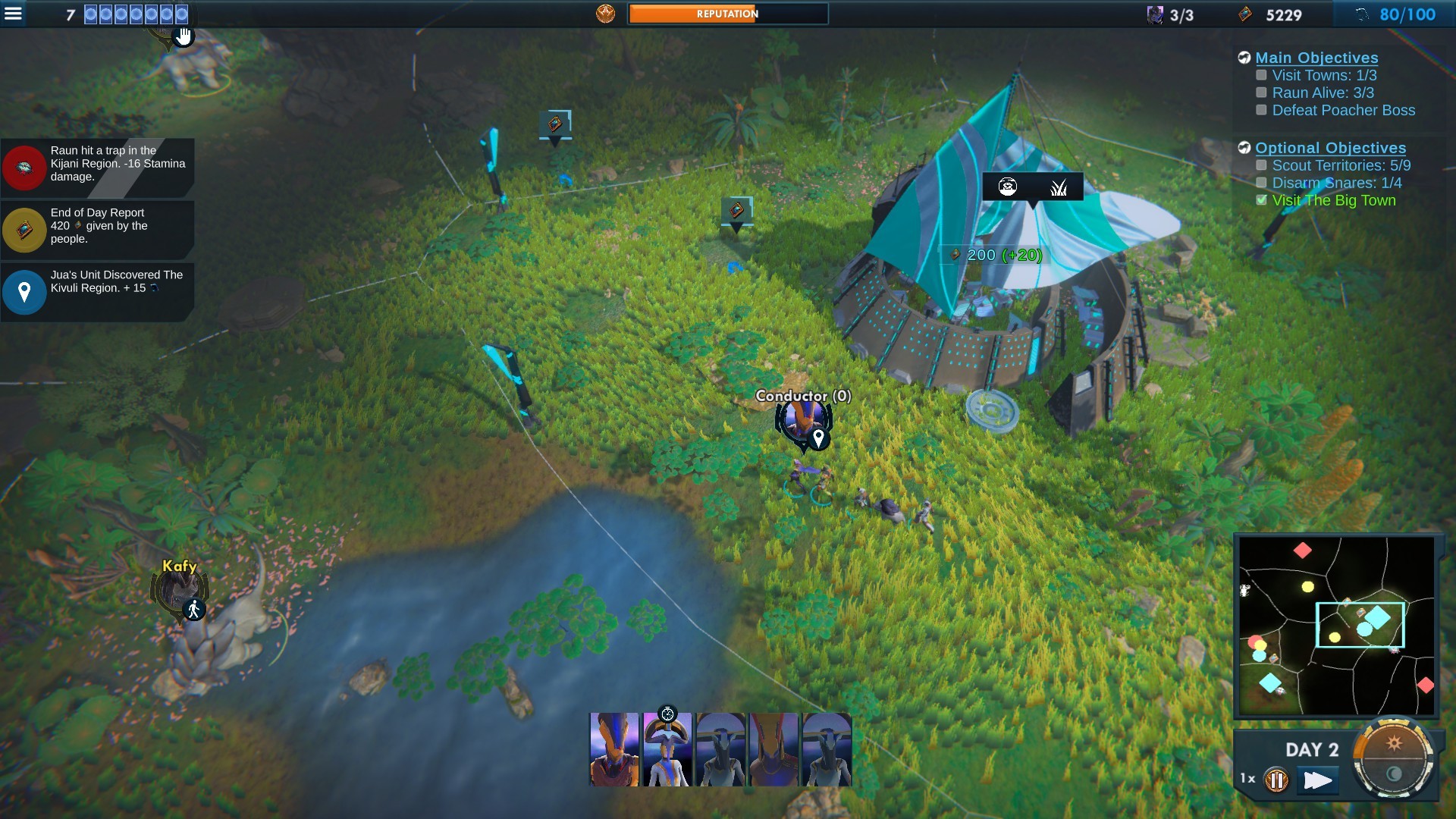1456x819 pixels.
Task: Select the red-striped gold headdress portrait
Action: point(773,749)
